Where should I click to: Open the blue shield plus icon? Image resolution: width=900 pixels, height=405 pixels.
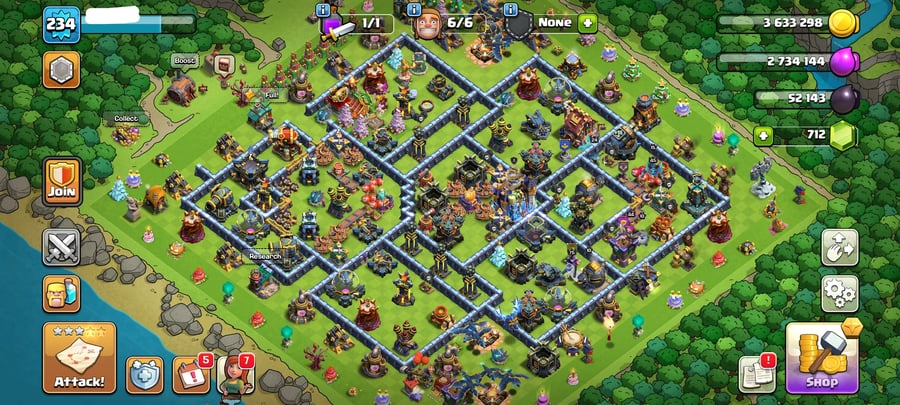coord(144,374)
